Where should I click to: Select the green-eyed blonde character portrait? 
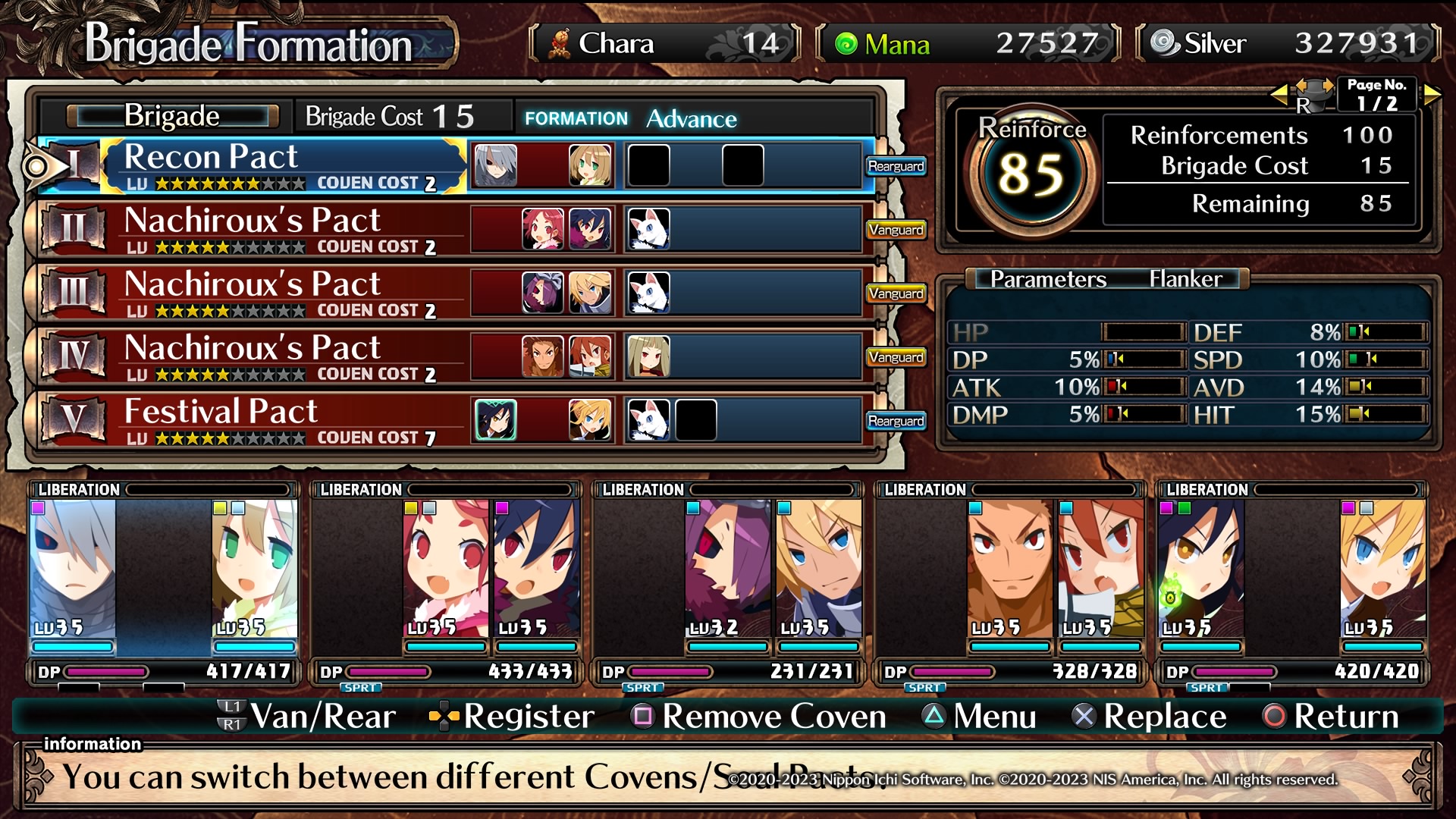[x=253, y=569]
